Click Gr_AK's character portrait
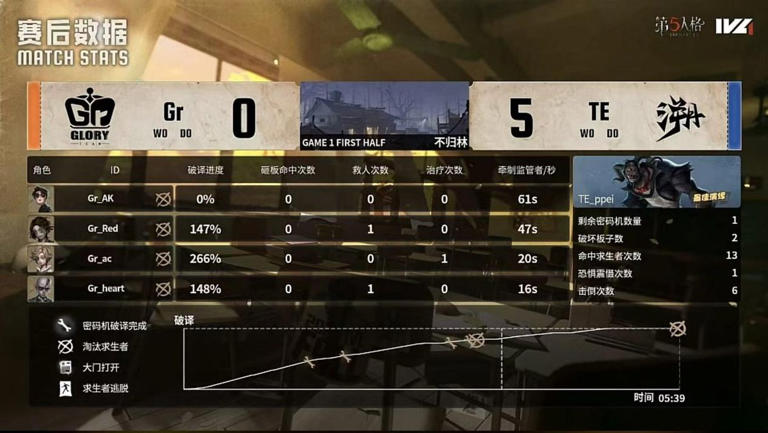This screenshot has width=768, height=433. coord(41,199)
